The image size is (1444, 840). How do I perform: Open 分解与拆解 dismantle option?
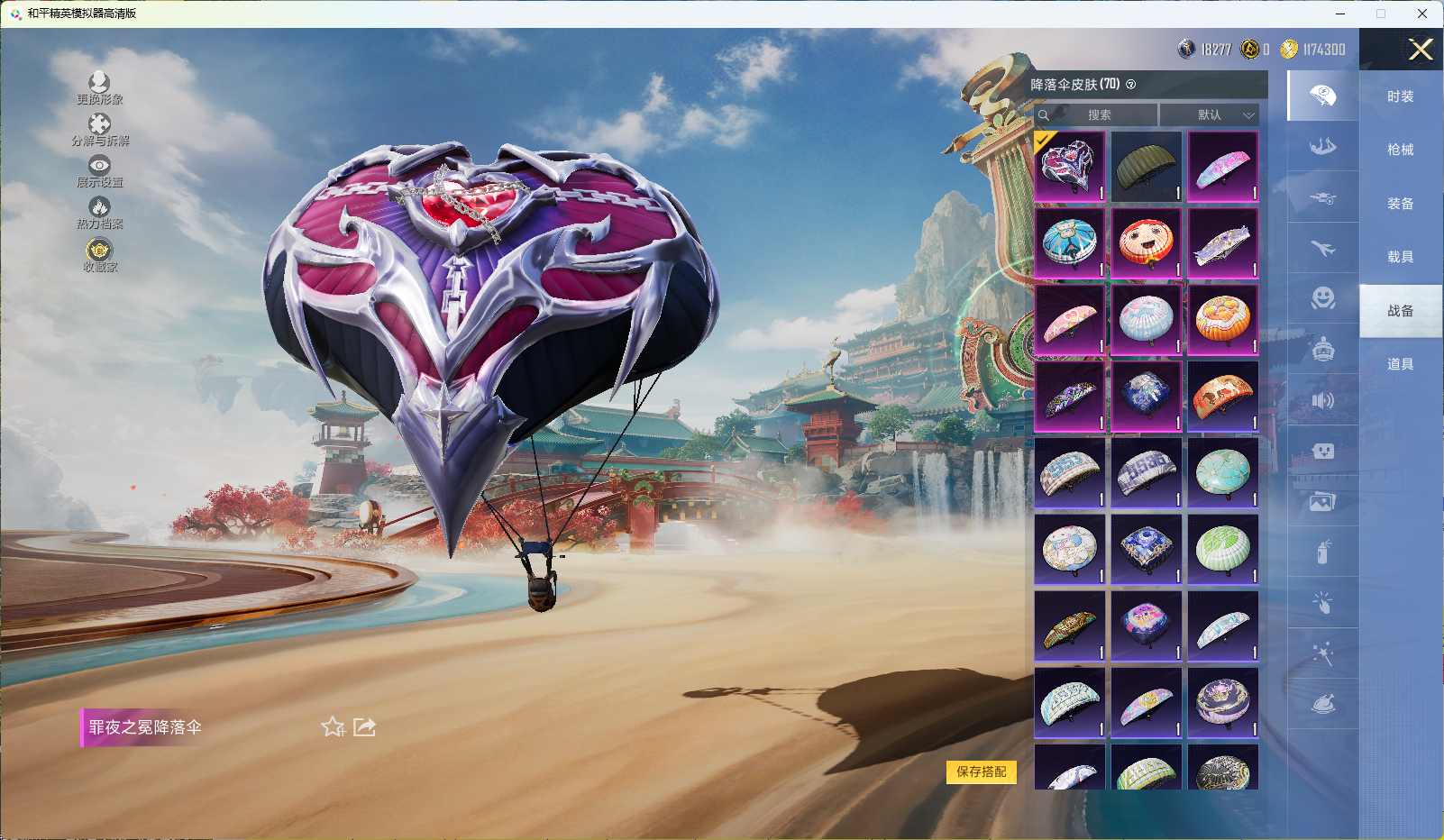click(x=99, y=130)
